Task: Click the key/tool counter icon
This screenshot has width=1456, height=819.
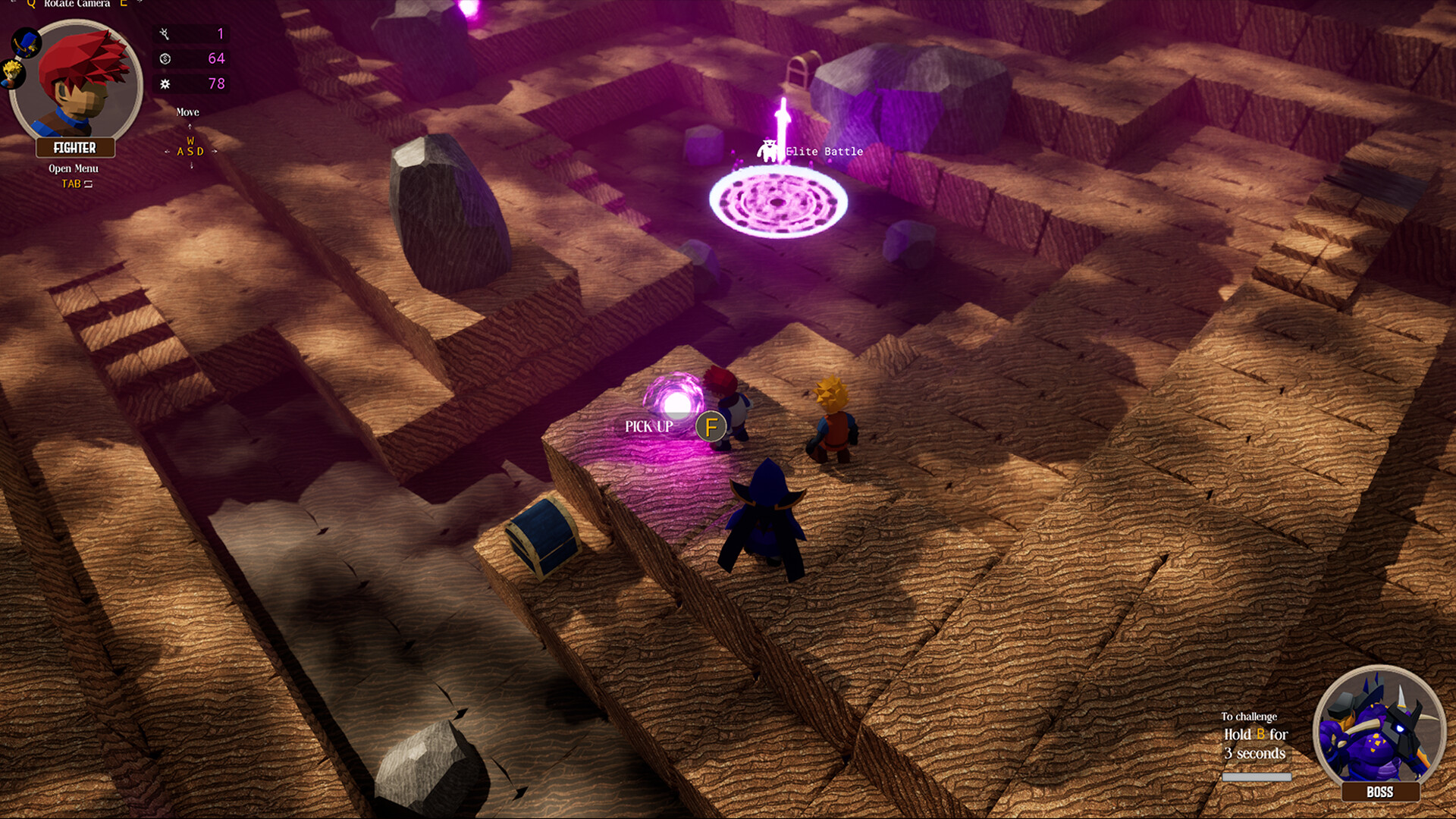Action: tap(165, 35)
